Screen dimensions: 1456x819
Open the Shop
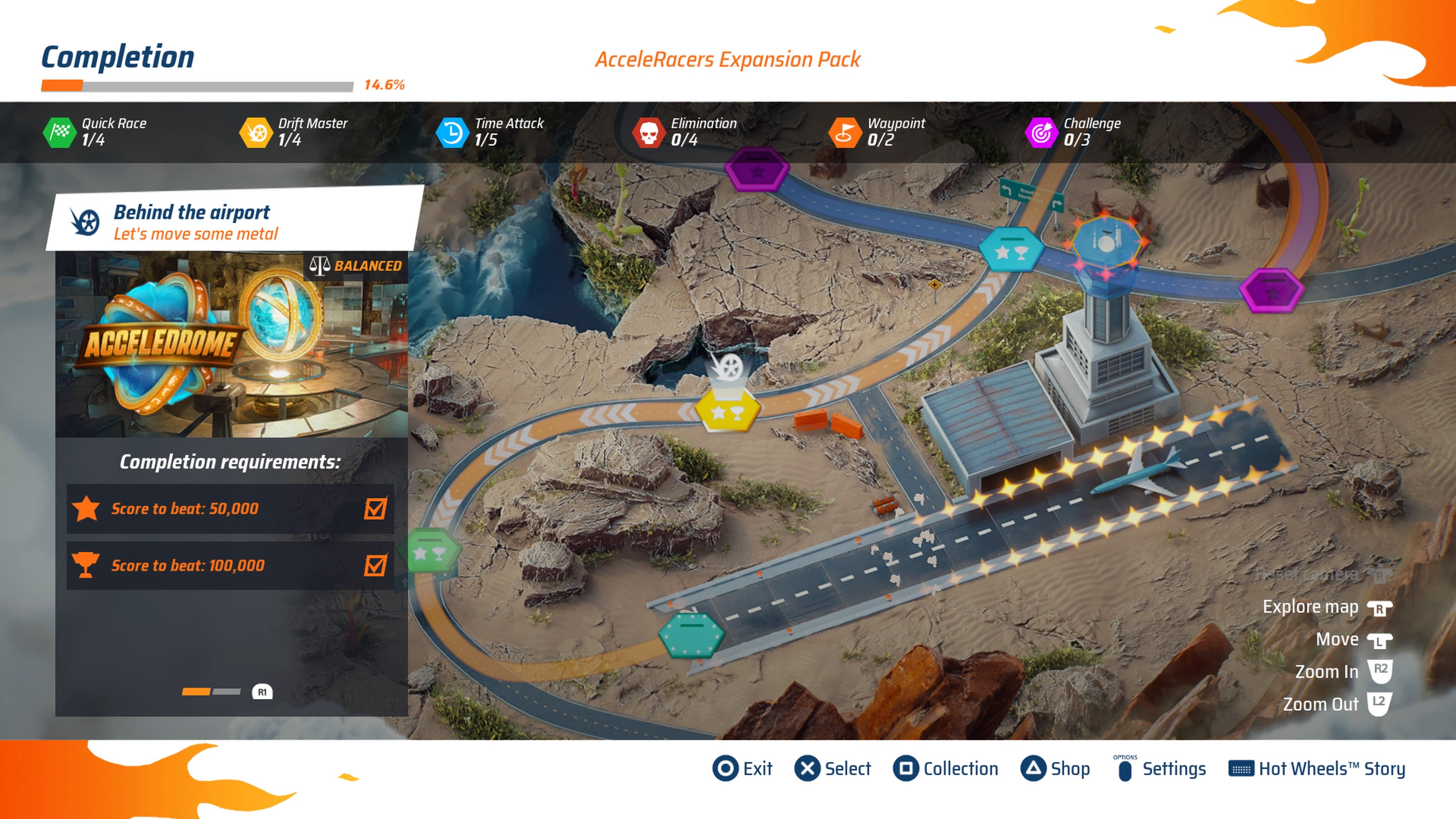pyautogui.click(x=1055, y=769)
